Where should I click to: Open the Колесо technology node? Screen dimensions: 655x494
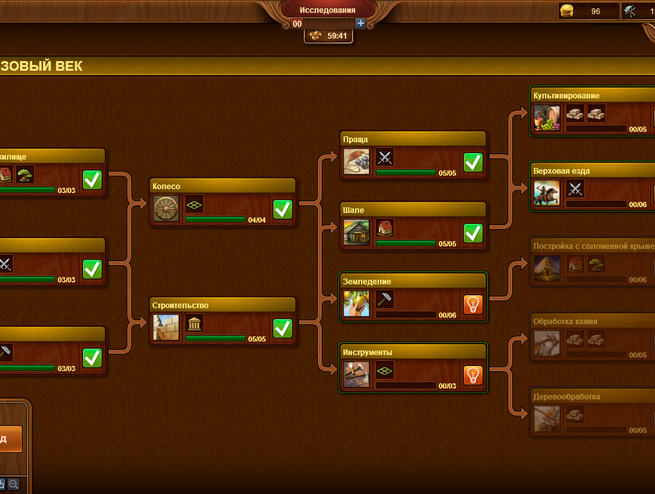[222, 202]
